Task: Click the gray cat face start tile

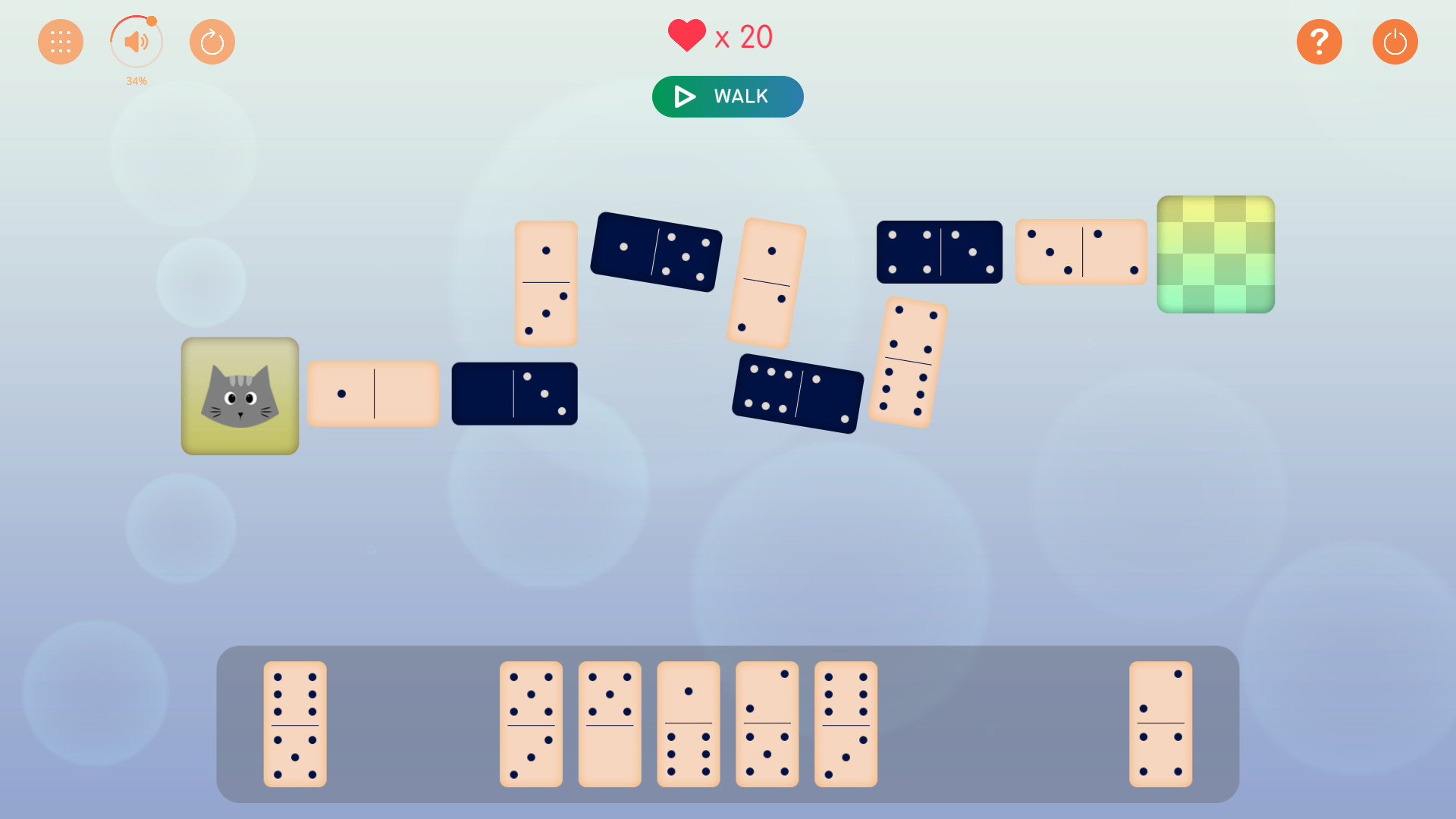Action: pos(240,395)
